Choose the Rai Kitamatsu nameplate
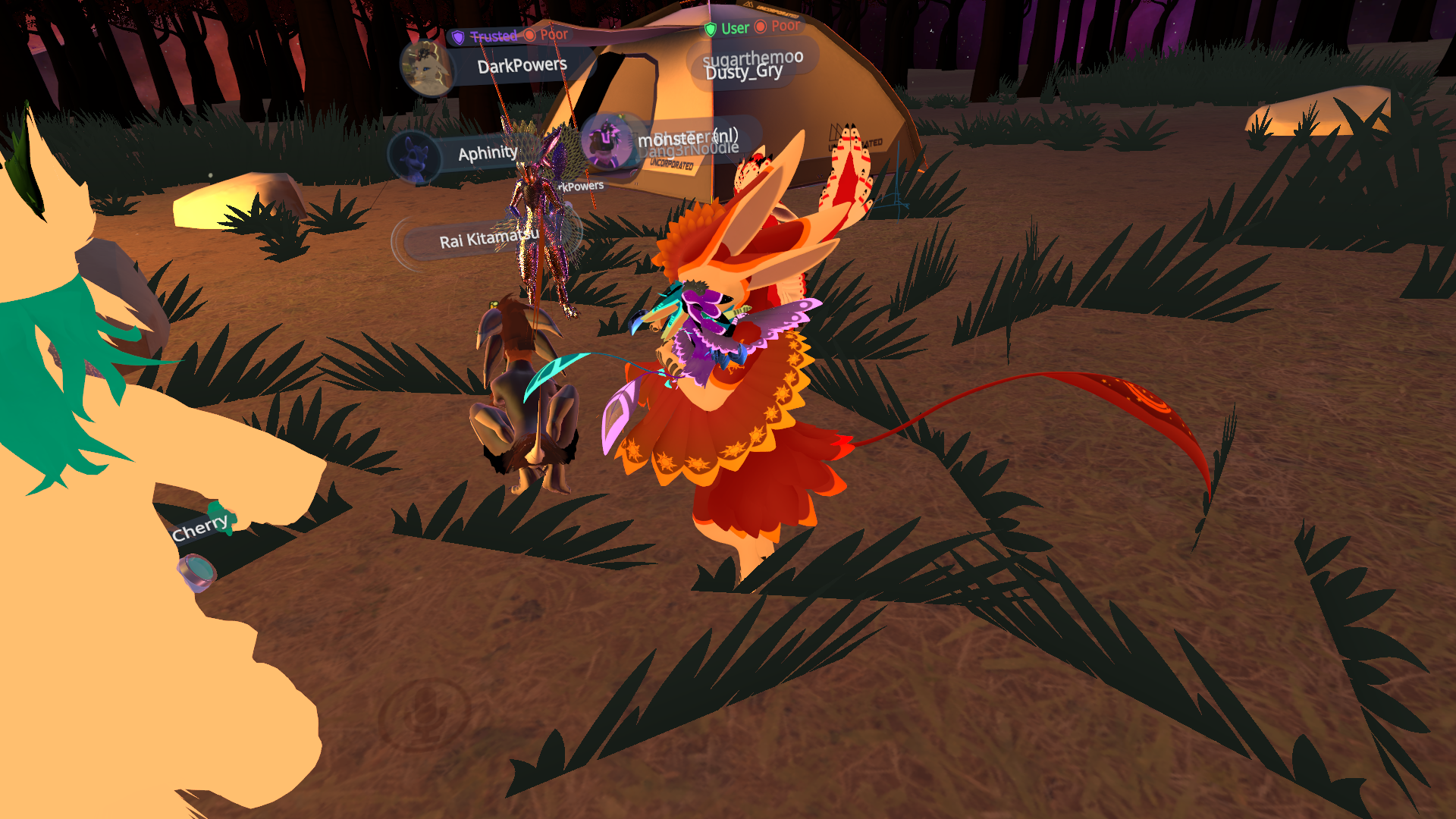 tap(485, 240)
